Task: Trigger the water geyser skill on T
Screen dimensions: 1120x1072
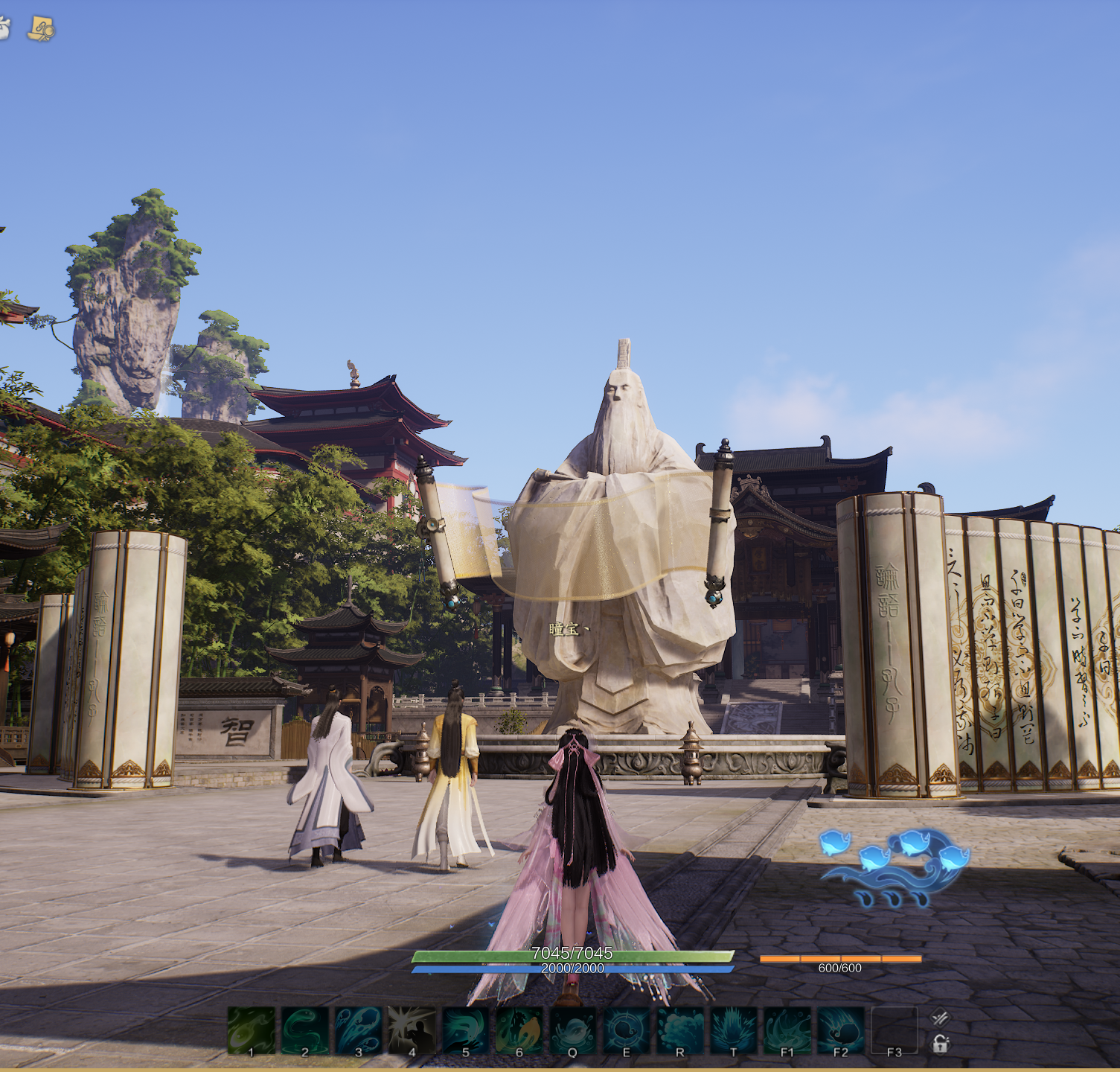Action: coord(734,1030)
